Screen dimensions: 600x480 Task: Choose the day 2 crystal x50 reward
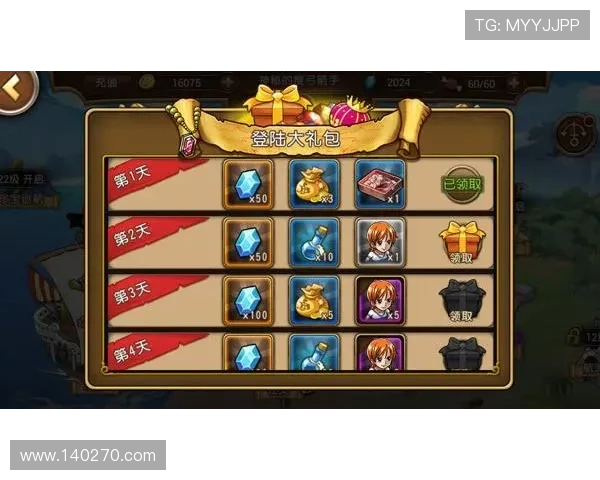[247, 243]
